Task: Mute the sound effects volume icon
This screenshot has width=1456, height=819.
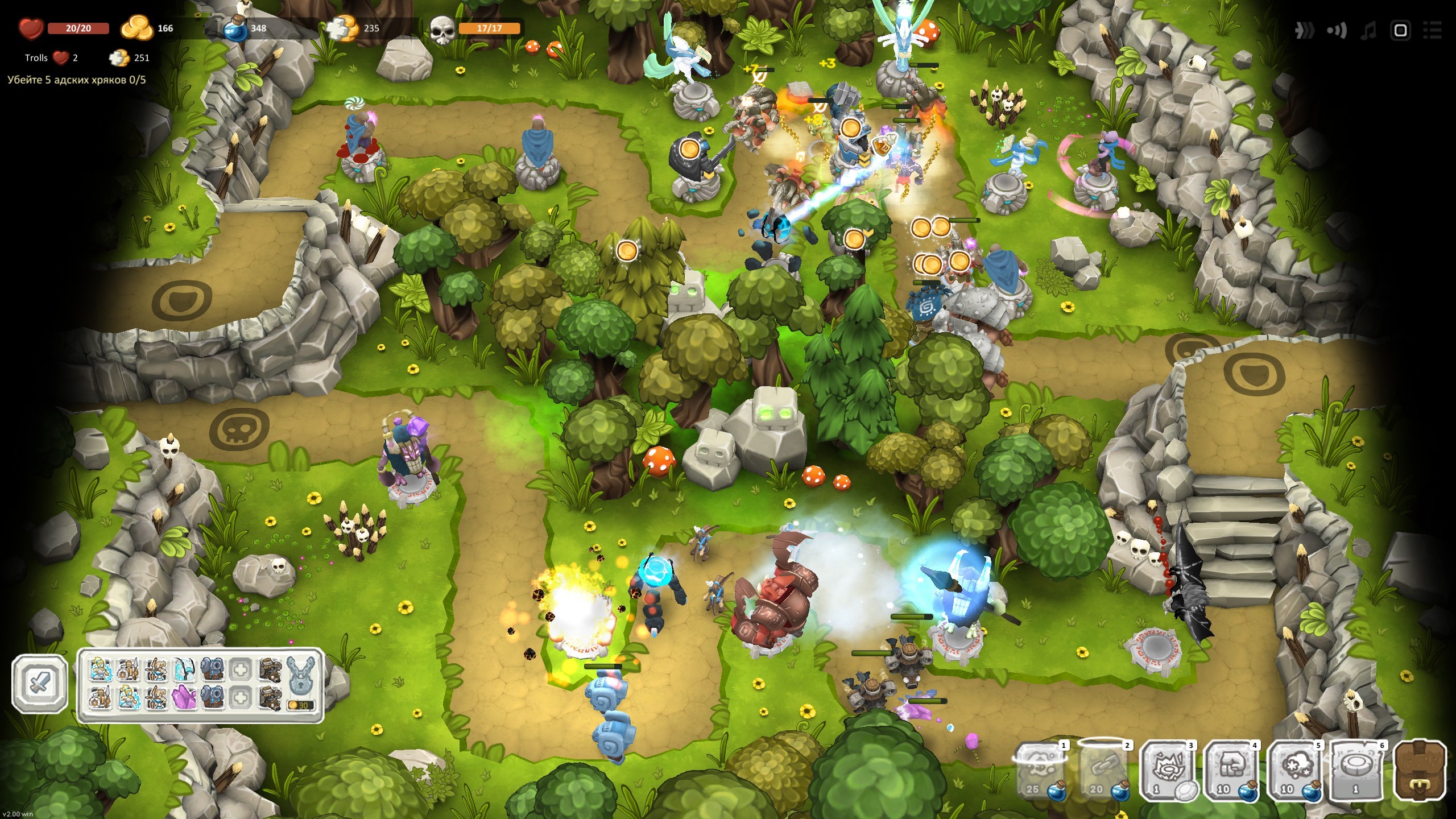Action: coord(1337,31)
